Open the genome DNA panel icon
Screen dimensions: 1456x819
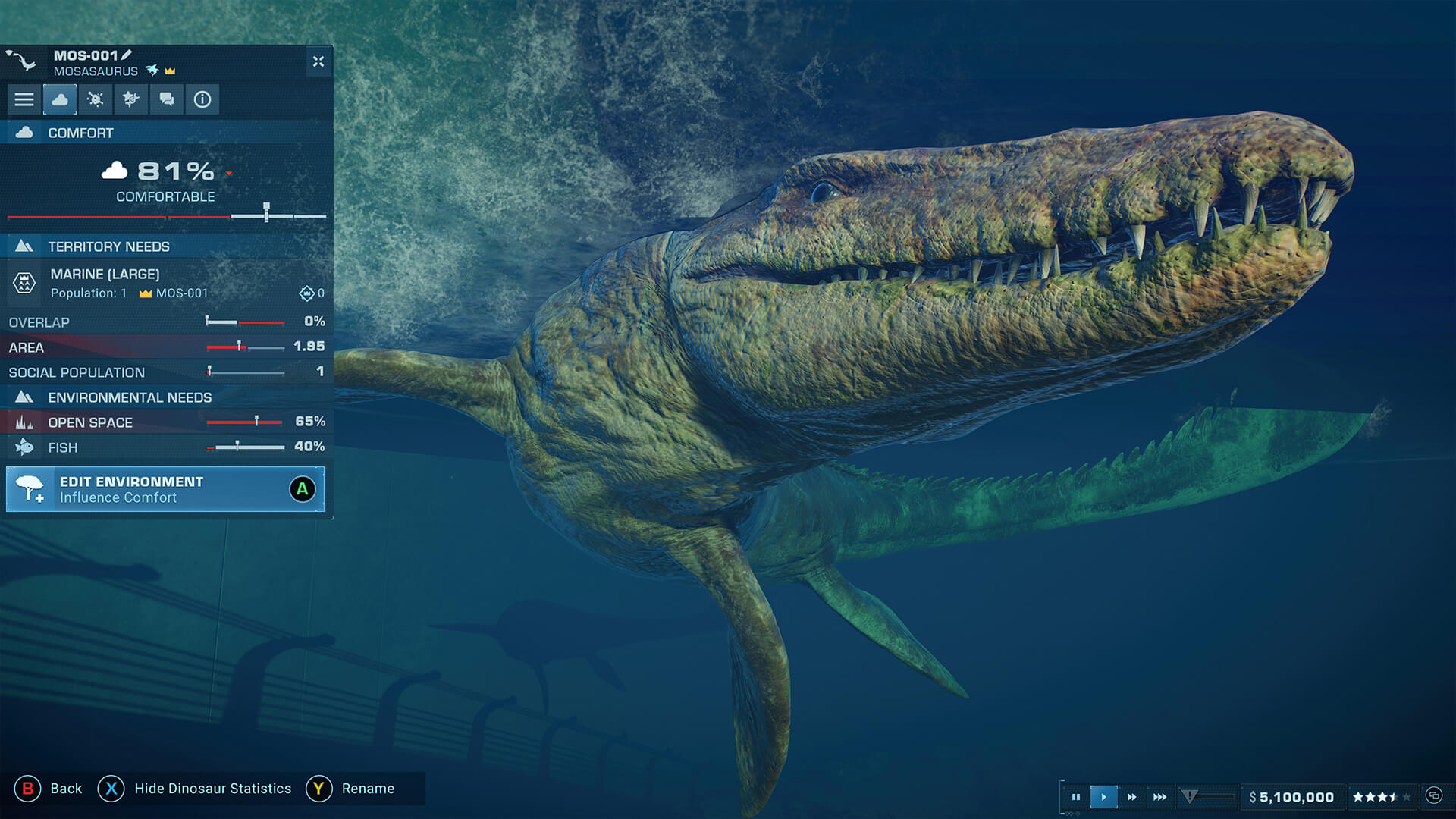coord(131,99)
